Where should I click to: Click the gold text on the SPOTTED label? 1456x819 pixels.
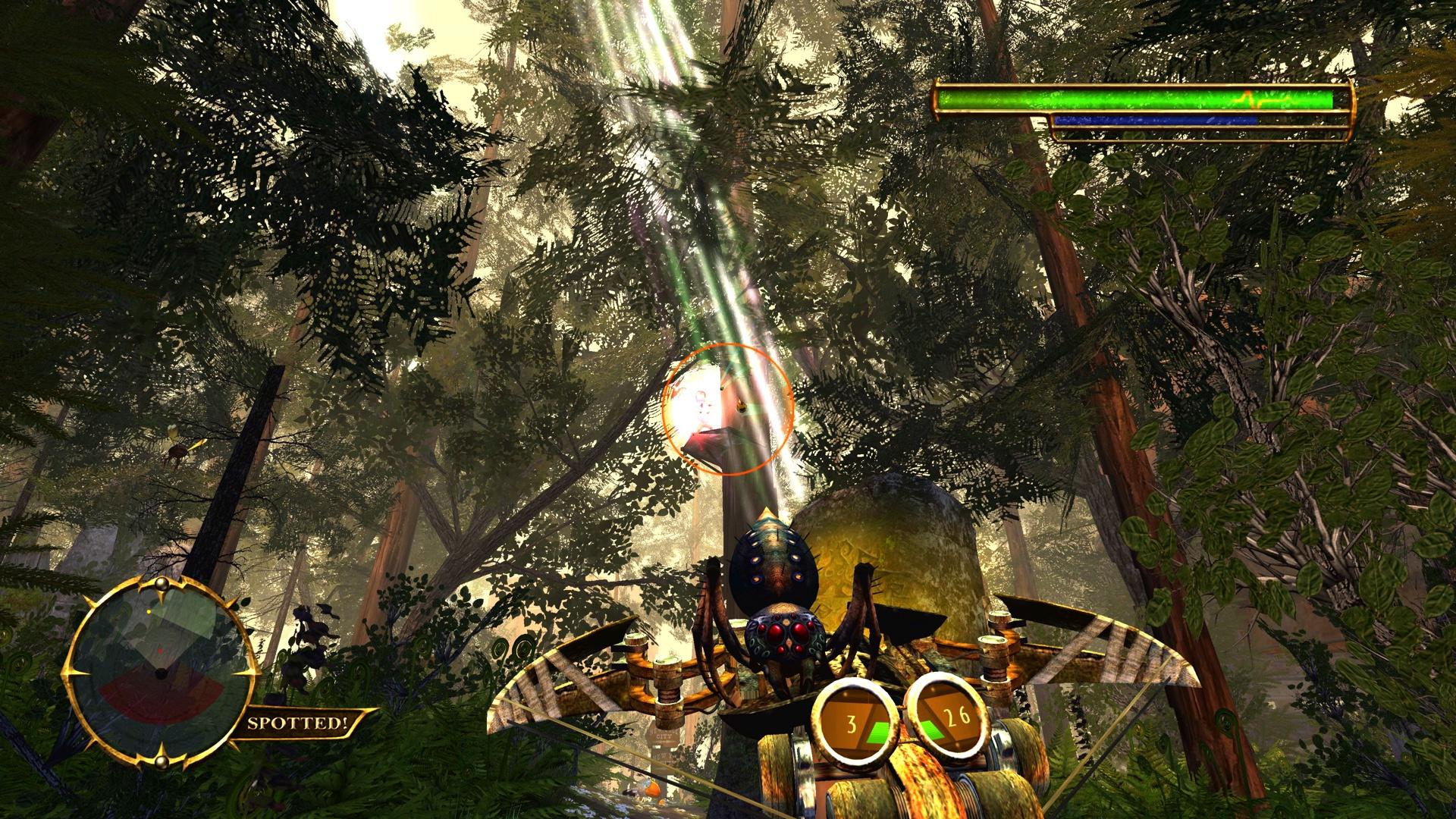click(x=298, y=723)
